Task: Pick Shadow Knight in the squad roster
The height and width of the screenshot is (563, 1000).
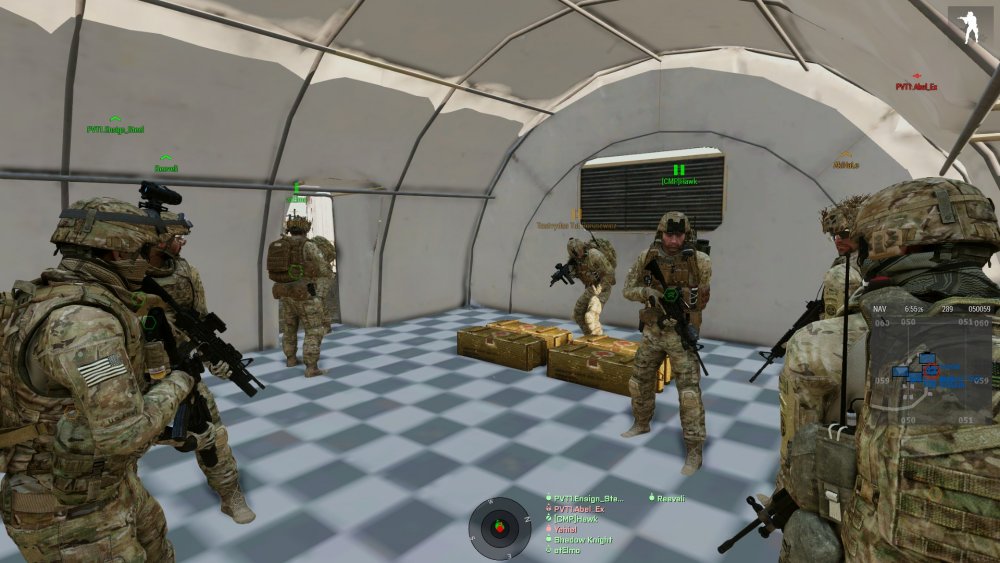Action: pyautogui.click(x=583, y=541)
